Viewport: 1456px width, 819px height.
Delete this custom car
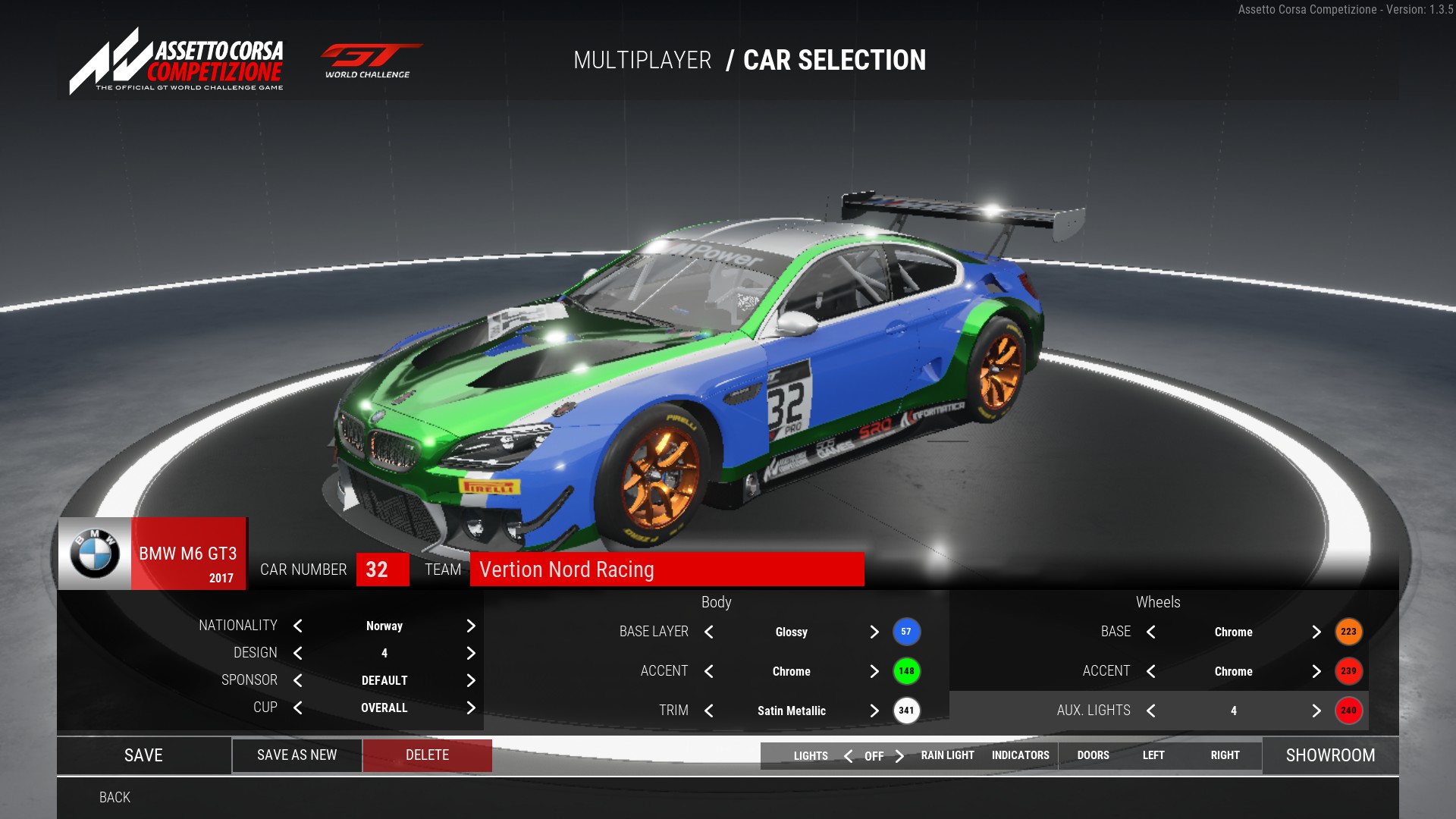coord(427,755)
